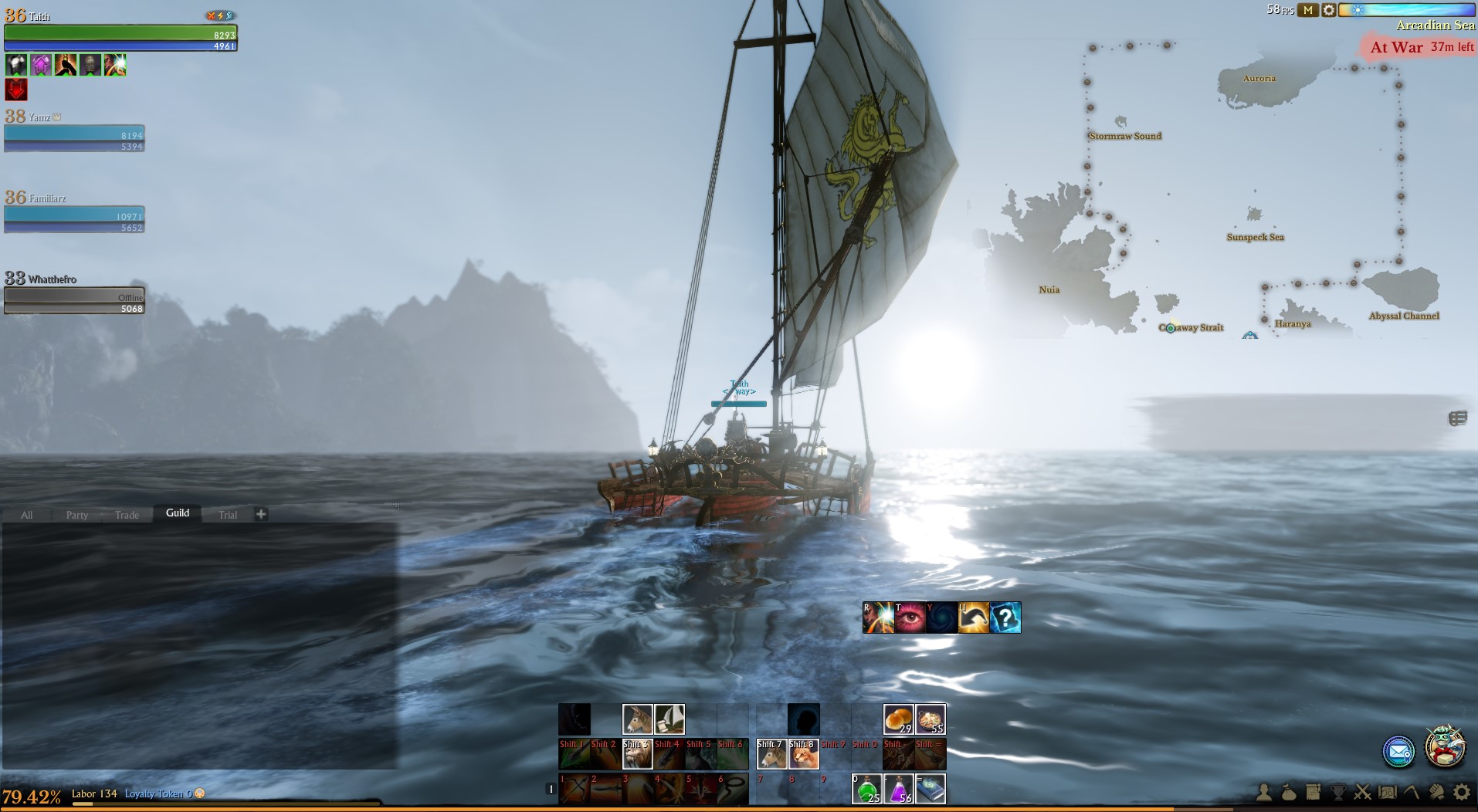Open the mail envelope icon

click(x=1398, y=752)
